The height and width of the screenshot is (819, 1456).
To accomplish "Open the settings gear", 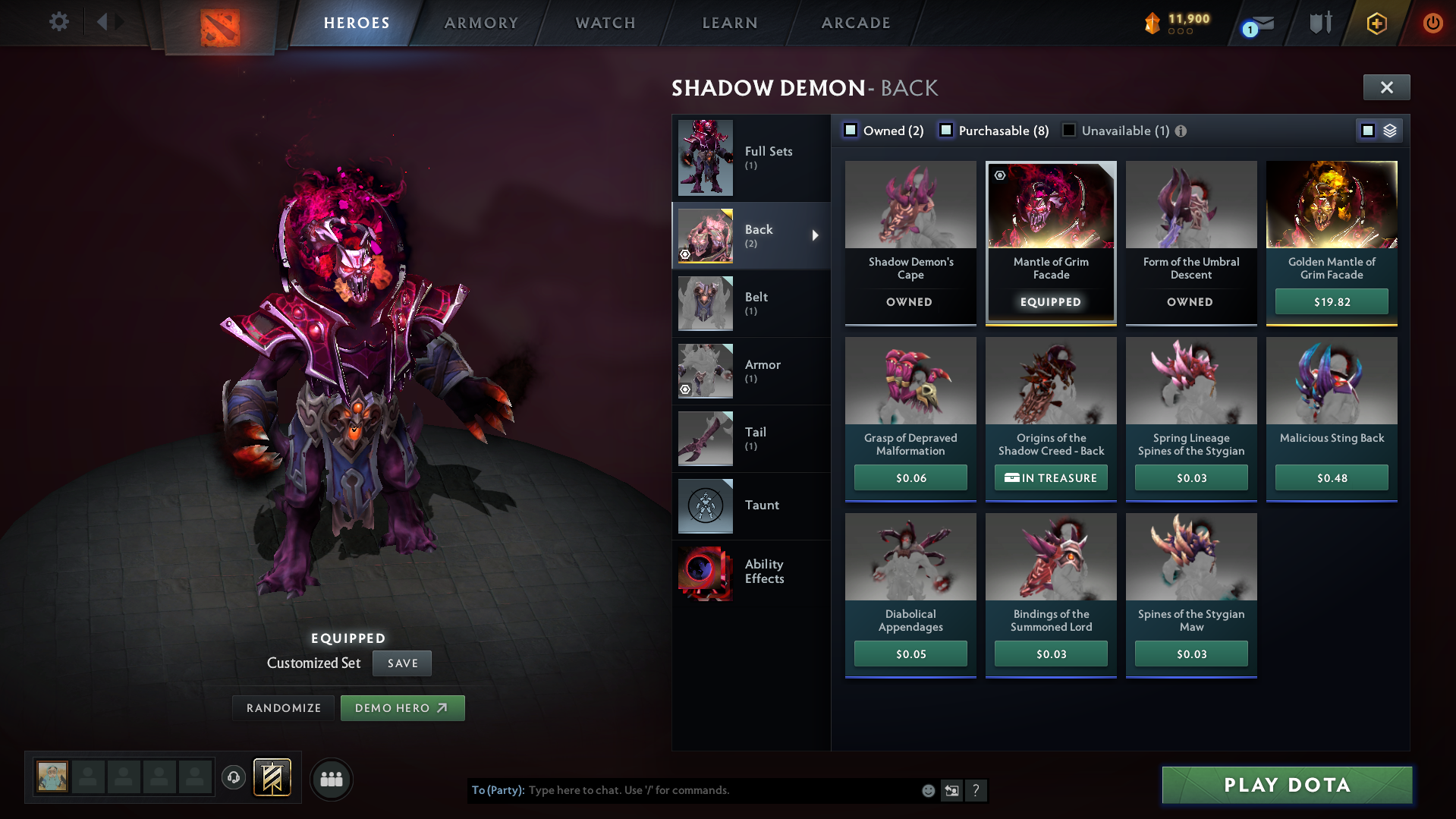I will [58, 22].
